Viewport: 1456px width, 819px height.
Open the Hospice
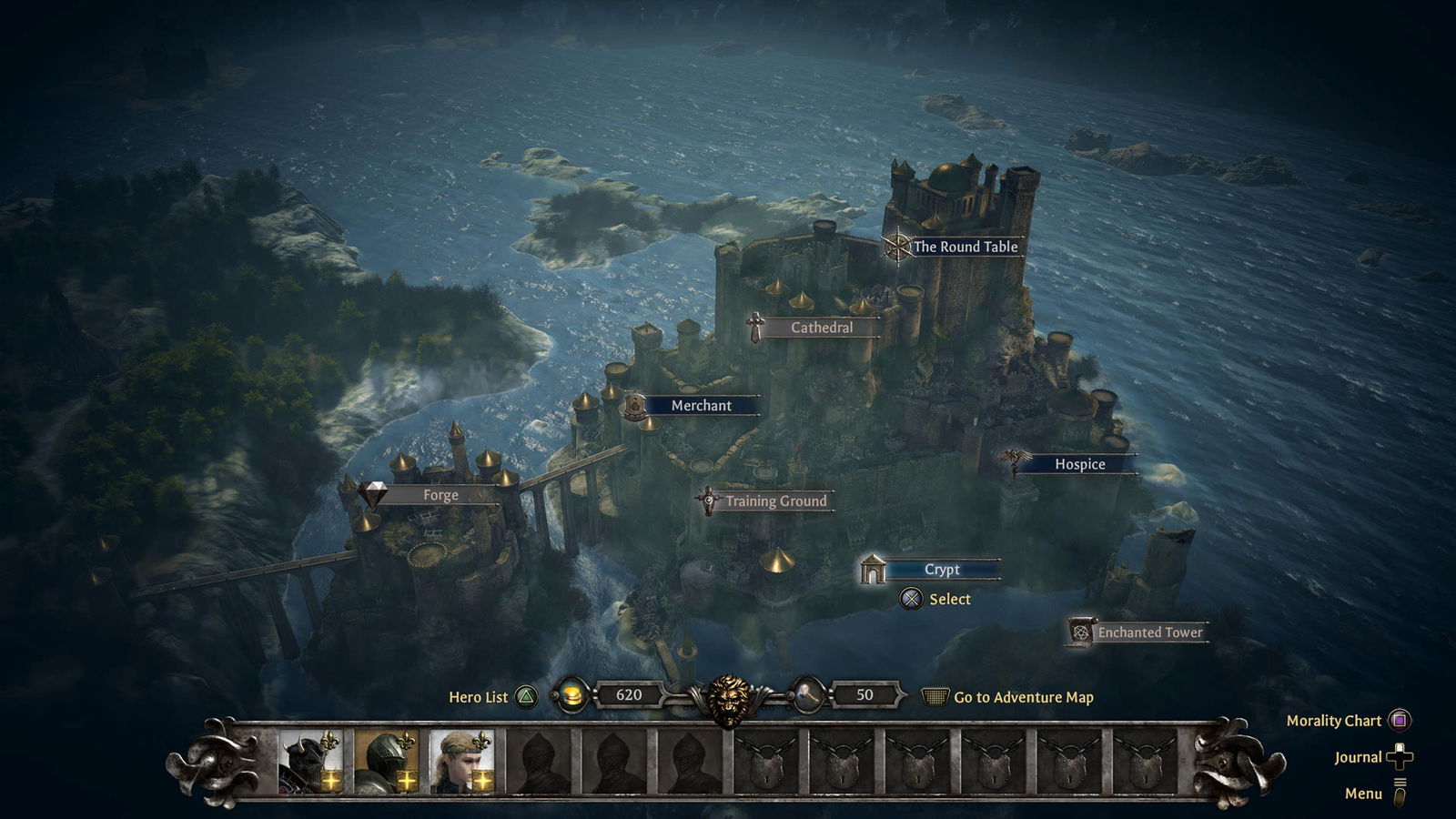(x=1079, y=464)
